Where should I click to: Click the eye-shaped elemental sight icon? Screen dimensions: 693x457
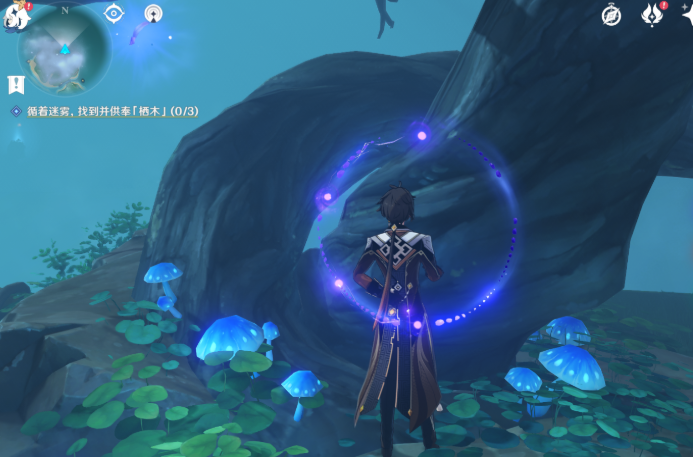114,13
